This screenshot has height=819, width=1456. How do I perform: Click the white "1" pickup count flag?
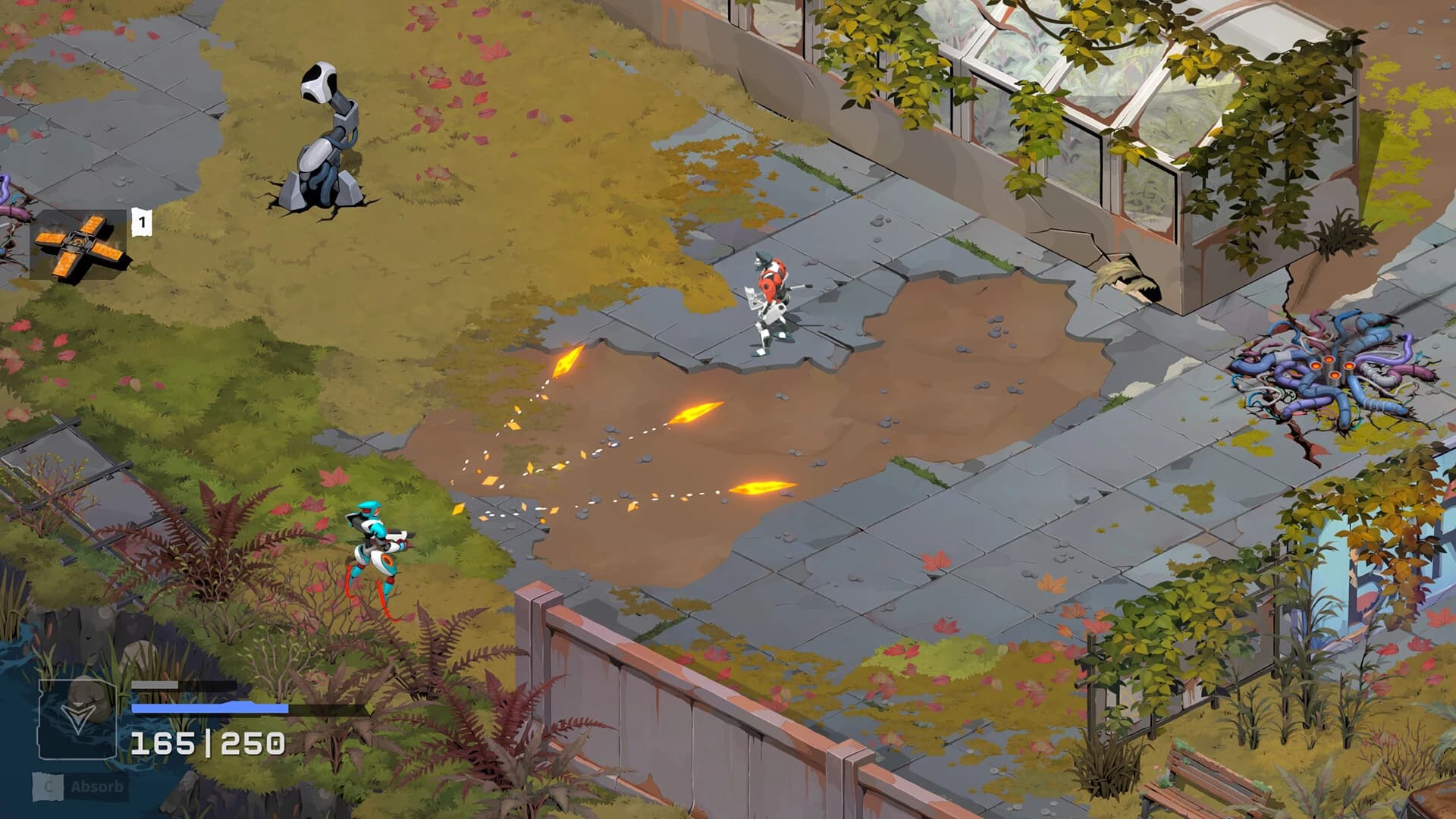pos(140,221)
